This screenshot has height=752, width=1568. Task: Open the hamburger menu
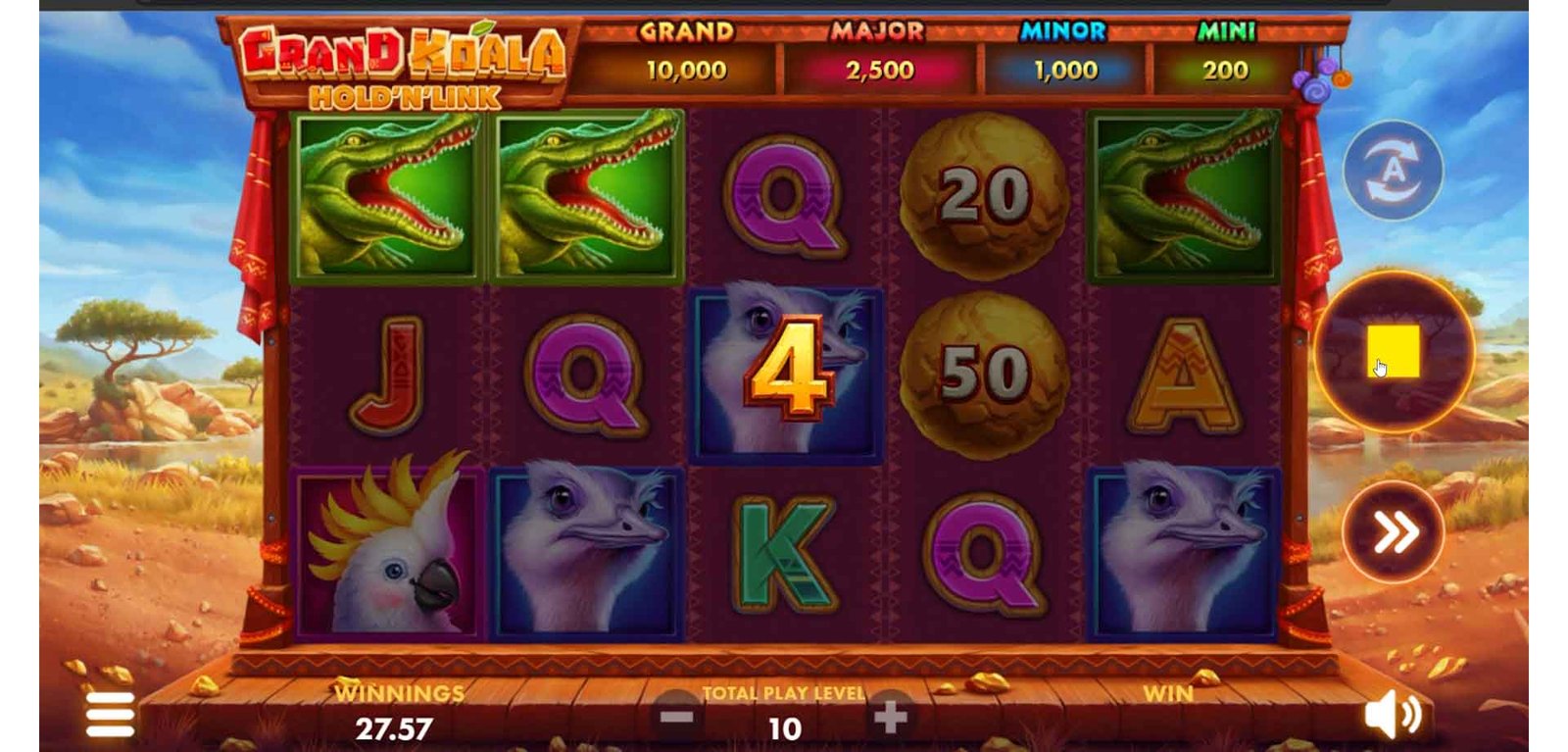pos(110,714)
